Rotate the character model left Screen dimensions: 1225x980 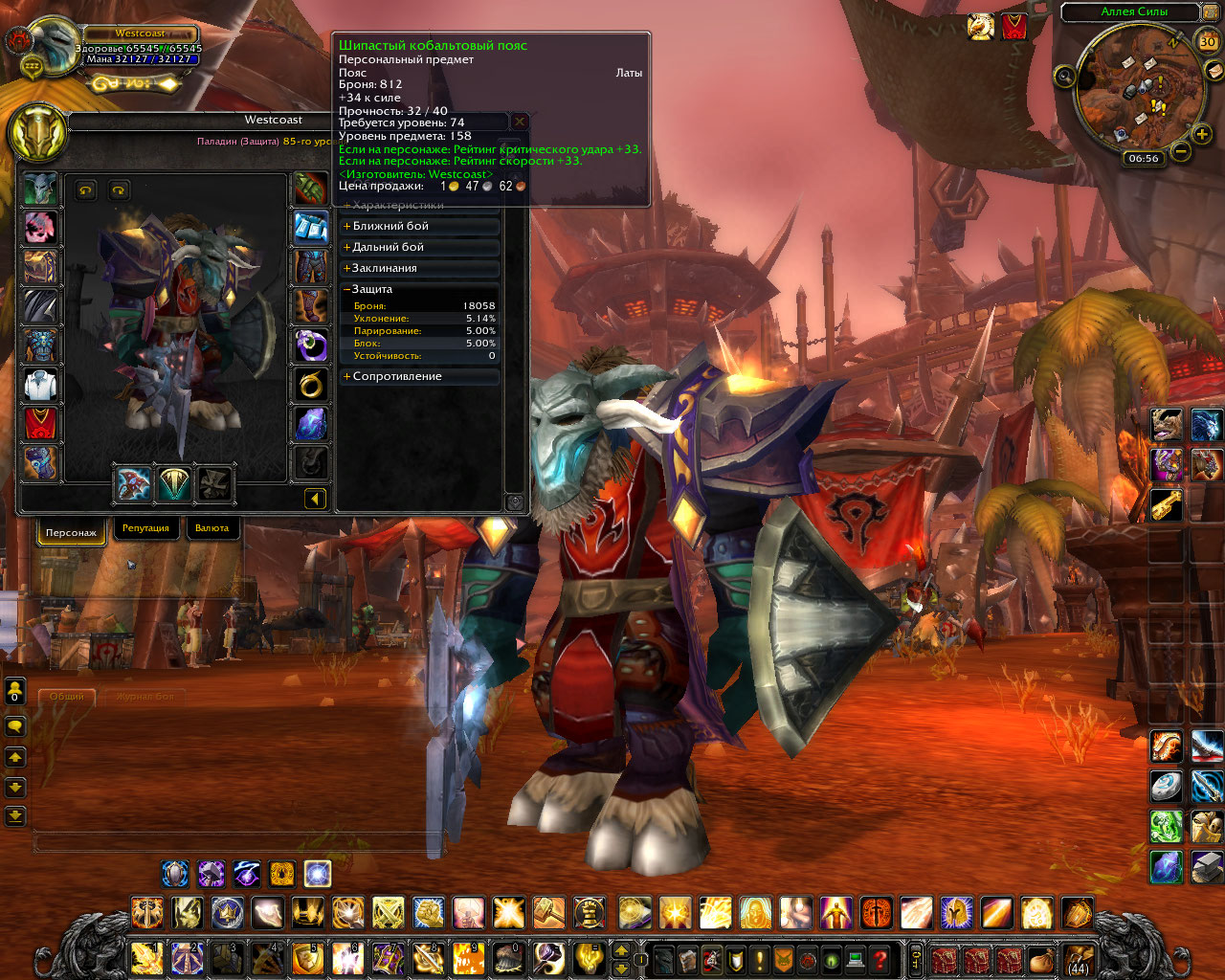coord(86,190)
